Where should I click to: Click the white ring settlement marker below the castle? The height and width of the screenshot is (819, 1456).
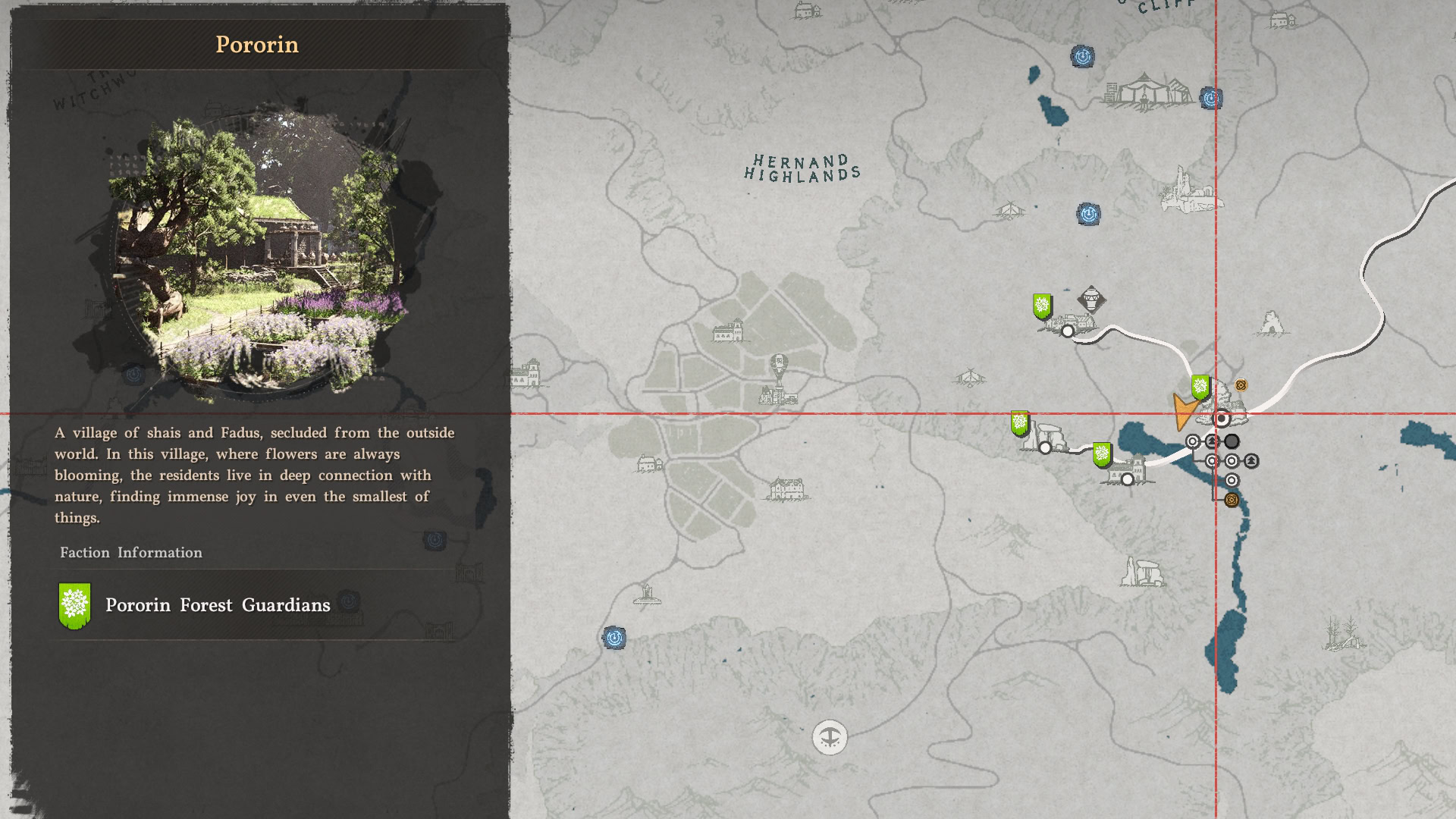pos(1126,479)
